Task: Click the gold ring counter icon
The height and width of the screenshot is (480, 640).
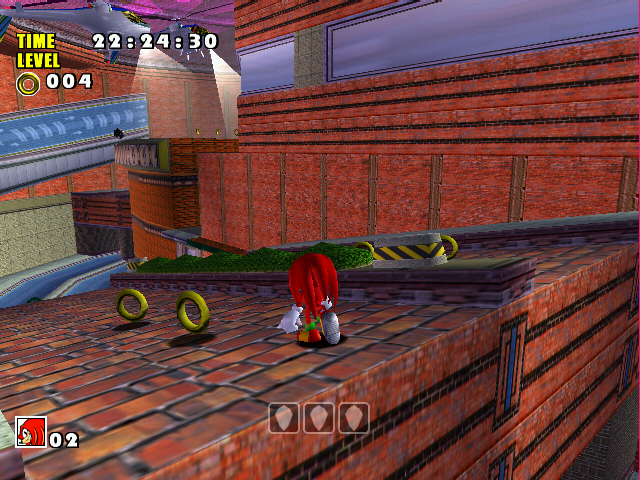Action: point(28,82)
